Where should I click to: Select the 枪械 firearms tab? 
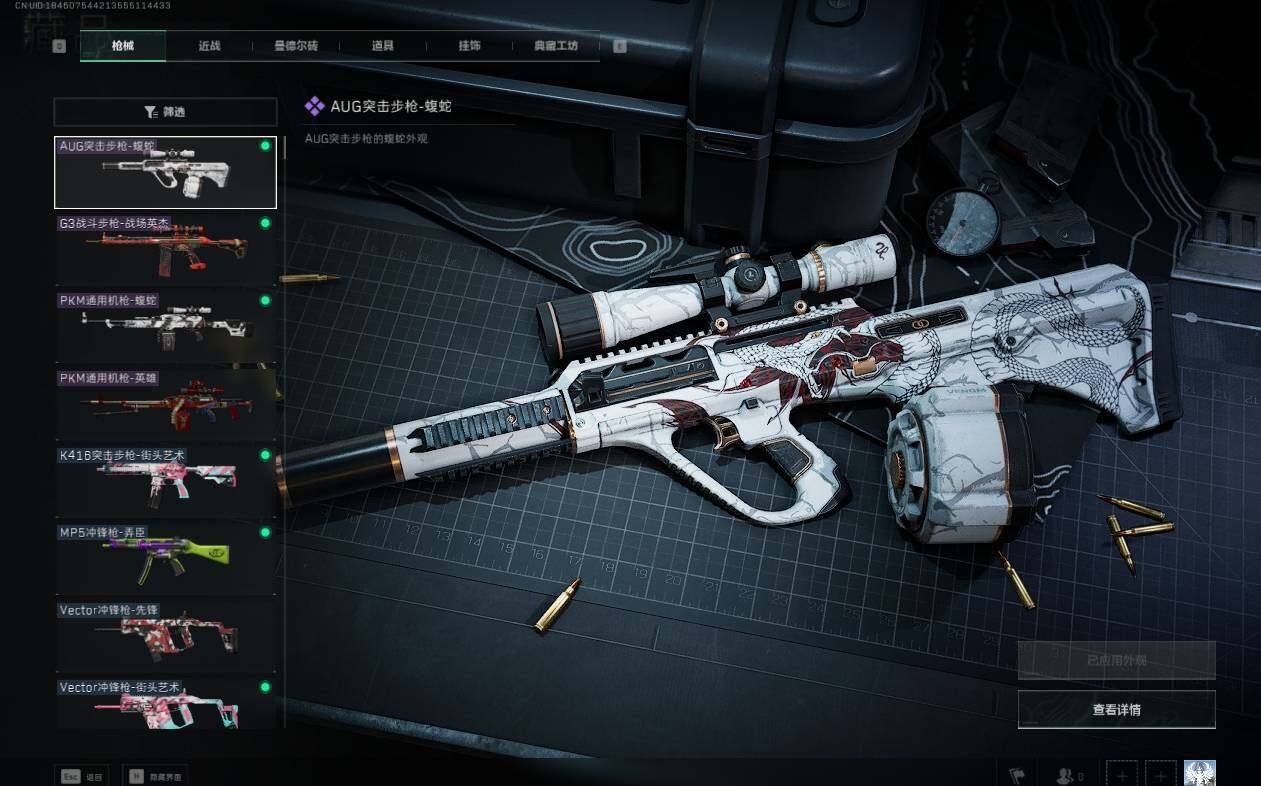tap(123, 46)
